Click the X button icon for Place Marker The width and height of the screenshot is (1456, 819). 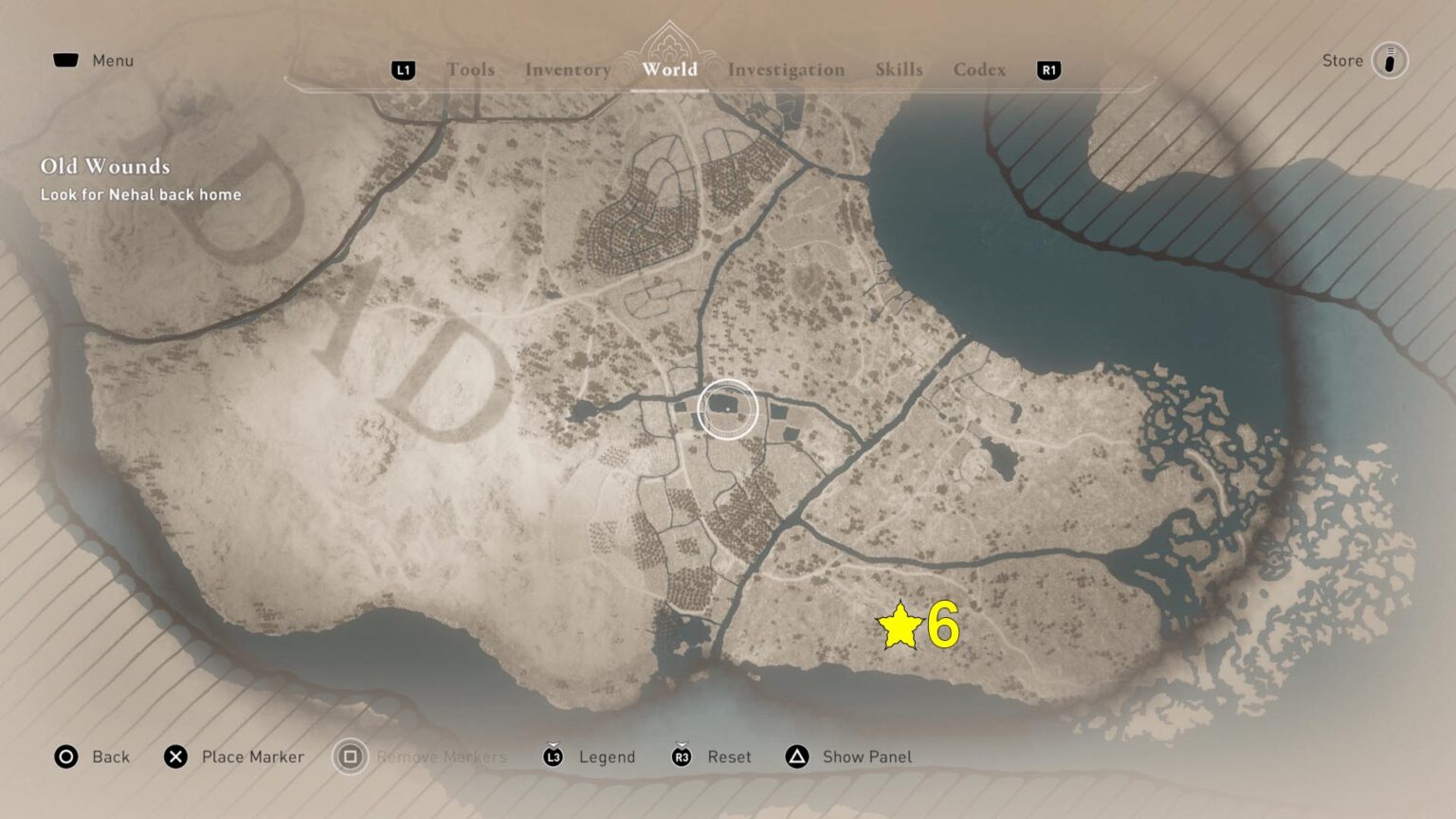[x=174, y=756]
